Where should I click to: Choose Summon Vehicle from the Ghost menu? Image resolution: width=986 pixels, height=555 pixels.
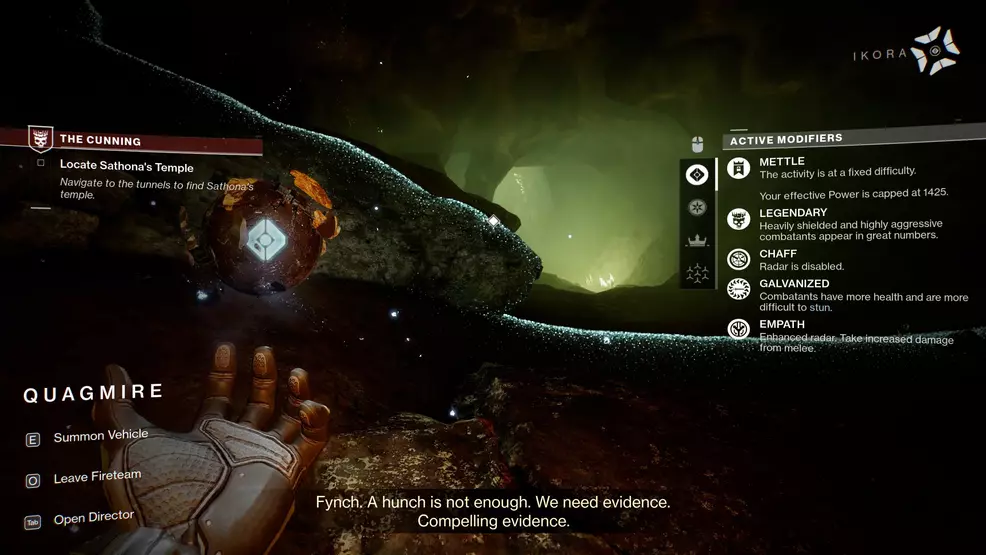pyautogui.click(x=100, y=436)
